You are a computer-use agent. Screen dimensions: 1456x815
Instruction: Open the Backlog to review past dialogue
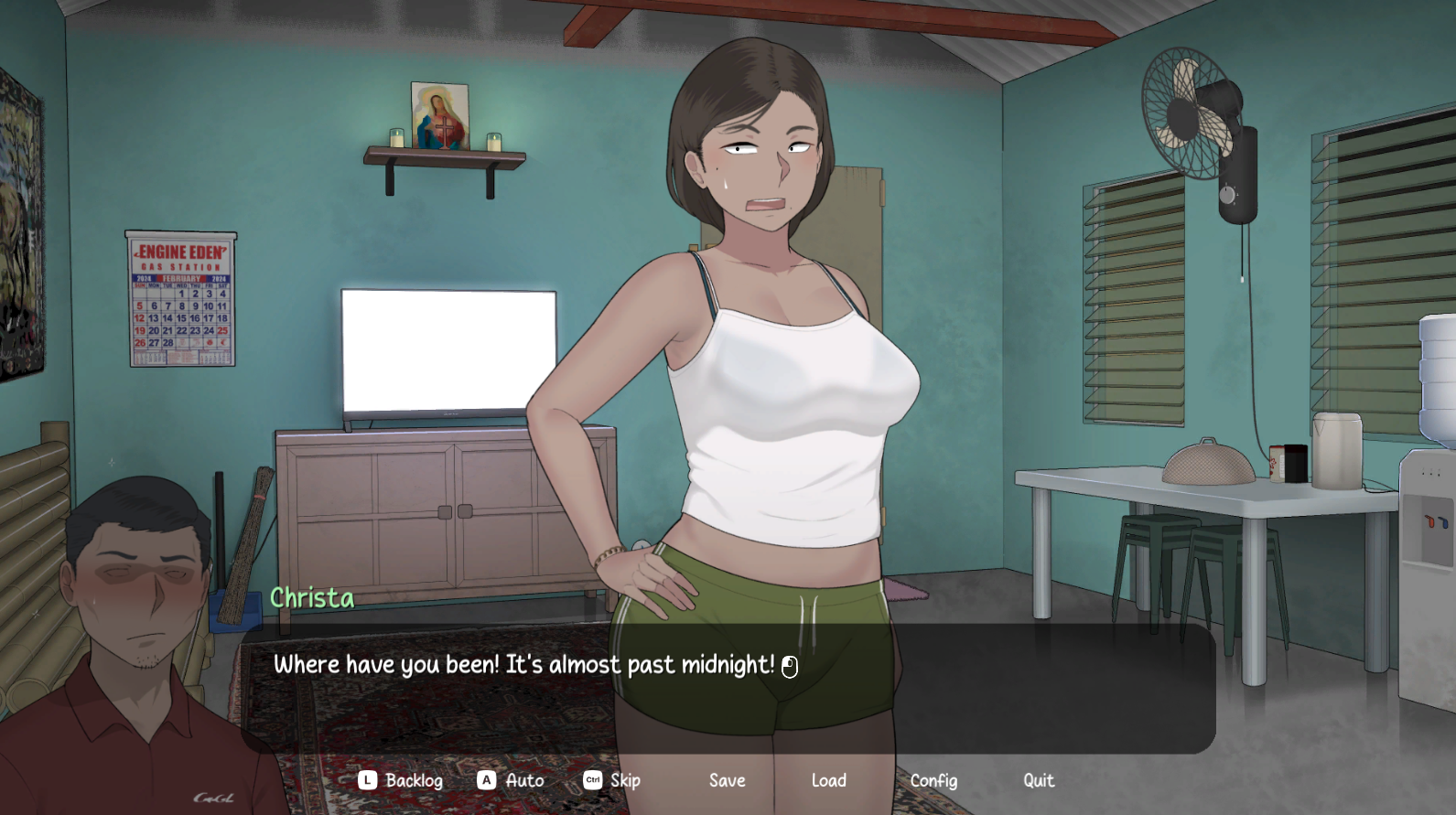414,780
